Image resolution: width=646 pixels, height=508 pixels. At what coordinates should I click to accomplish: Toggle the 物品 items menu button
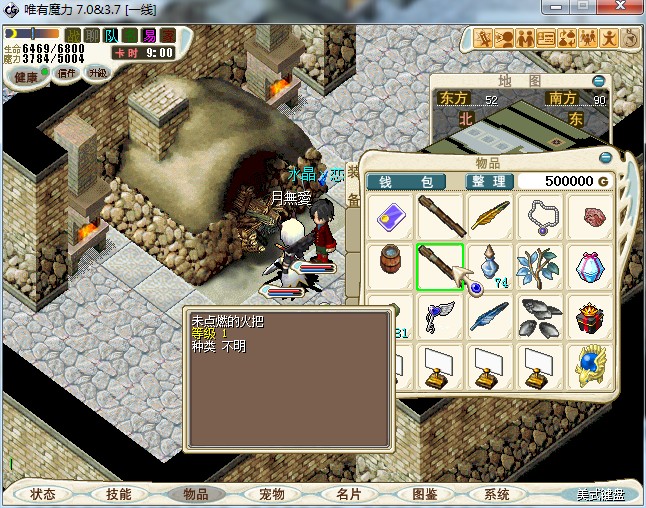point(196,494)
